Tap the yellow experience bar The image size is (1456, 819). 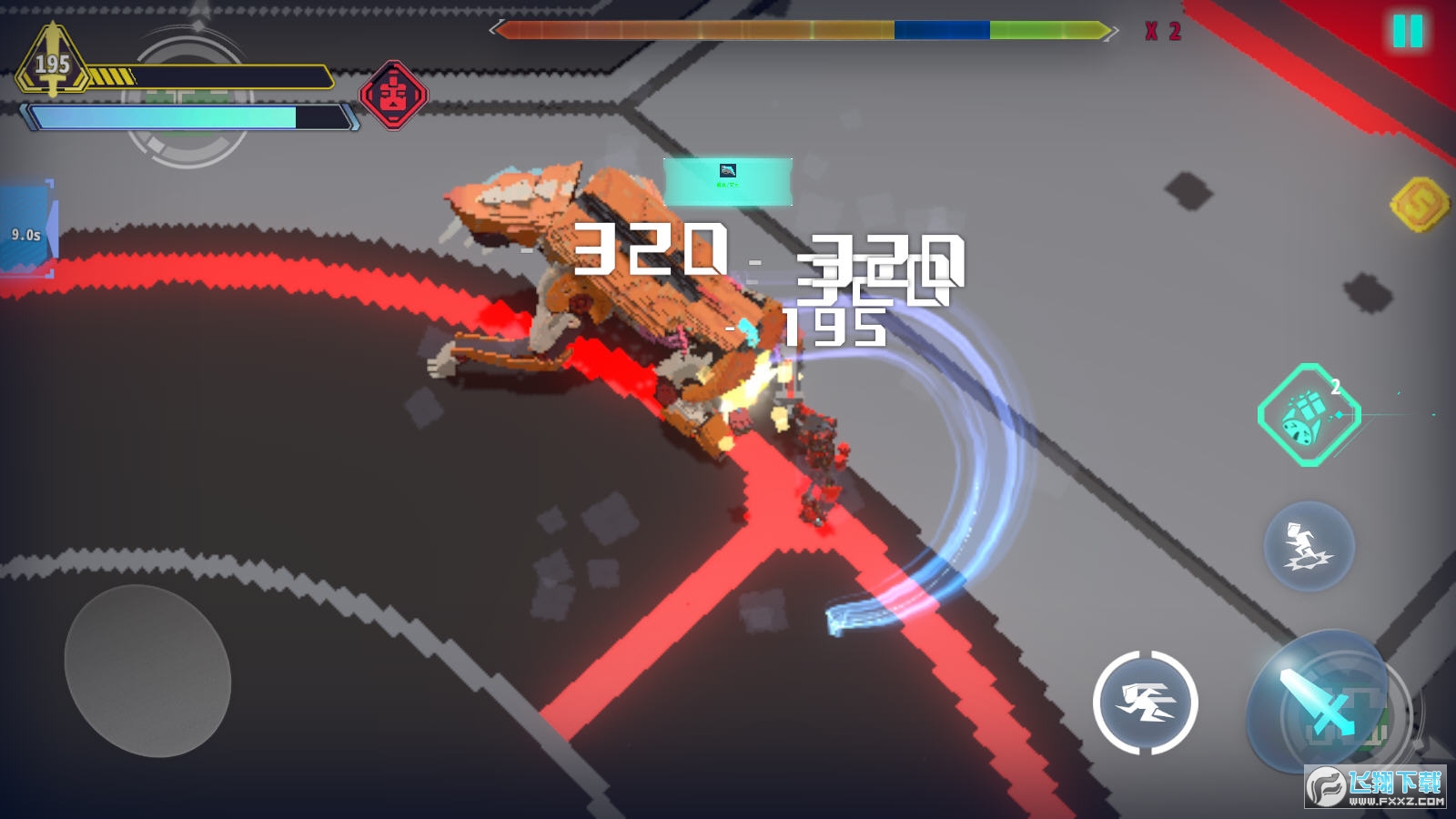coord(227,76)
